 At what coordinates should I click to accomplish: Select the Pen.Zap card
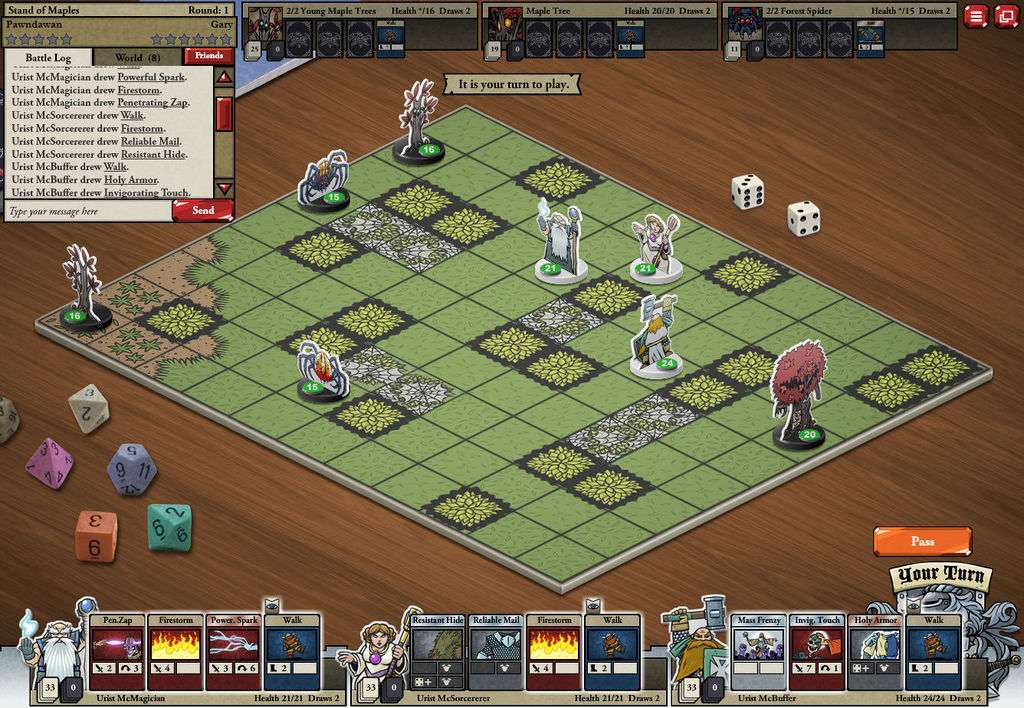click(117, 651)
